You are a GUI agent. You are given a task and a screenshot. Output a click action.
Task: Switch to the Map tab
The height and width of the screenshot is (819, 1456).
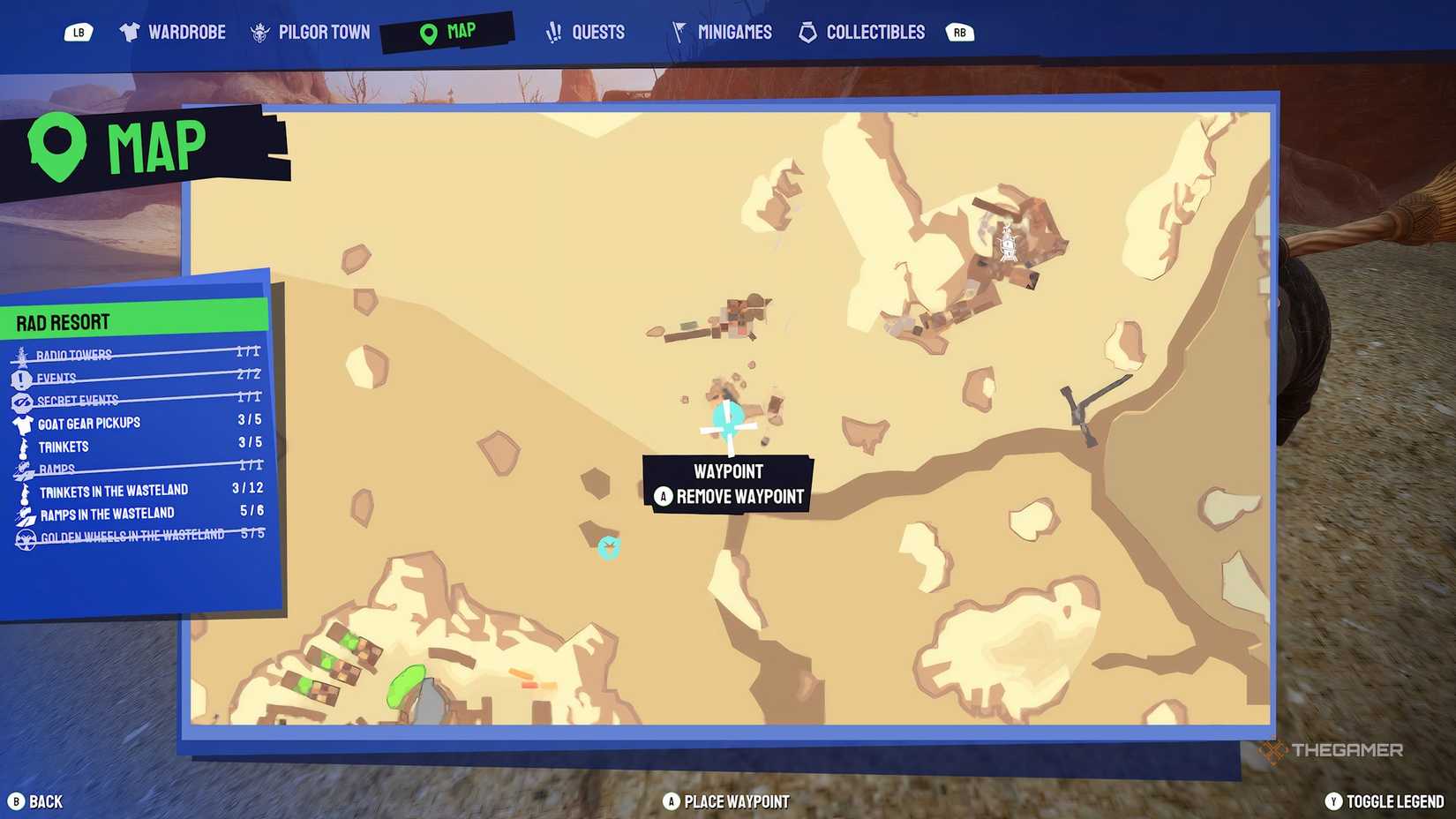(x=450, y=31)
